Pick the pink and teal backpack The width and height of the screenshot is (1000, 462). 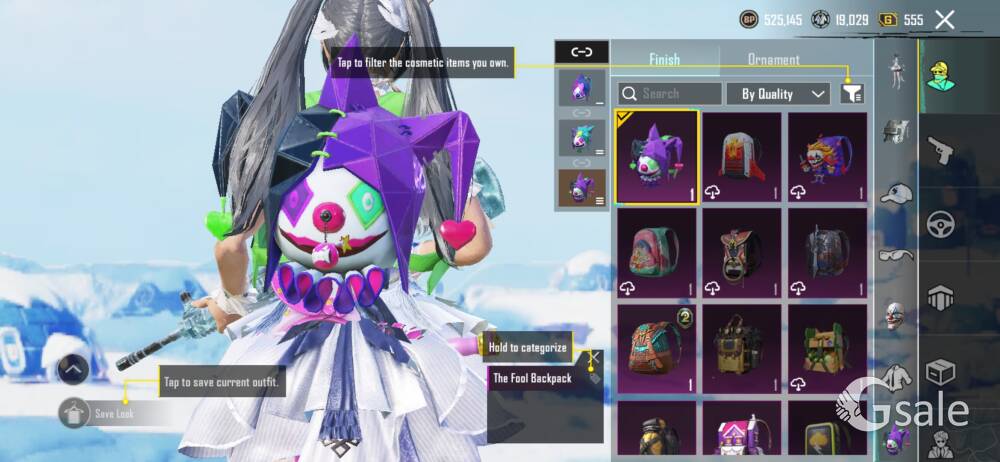click(x=656, y=253)
